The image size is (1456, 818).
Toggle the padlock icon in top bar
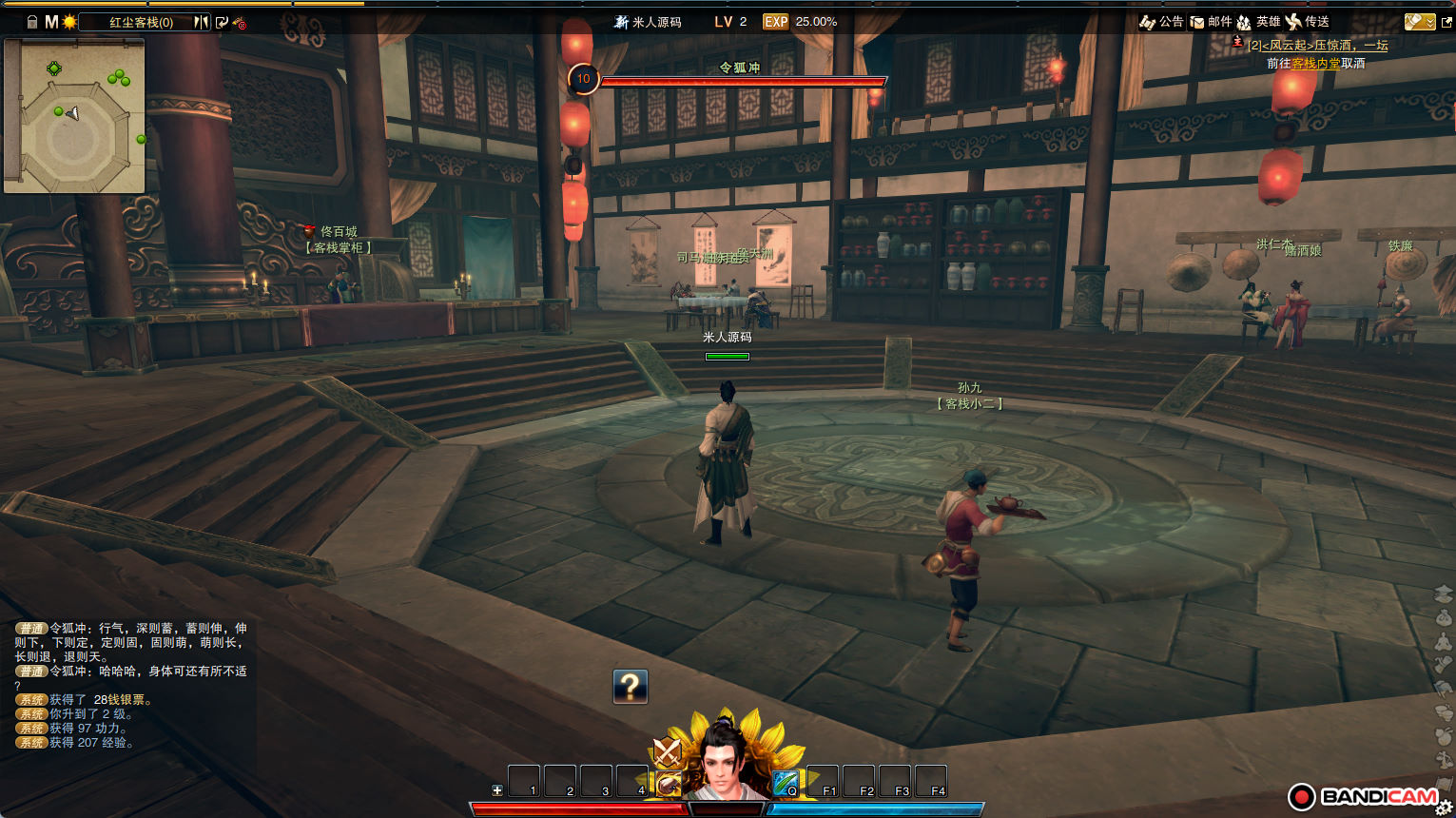(x=31, y=22)
